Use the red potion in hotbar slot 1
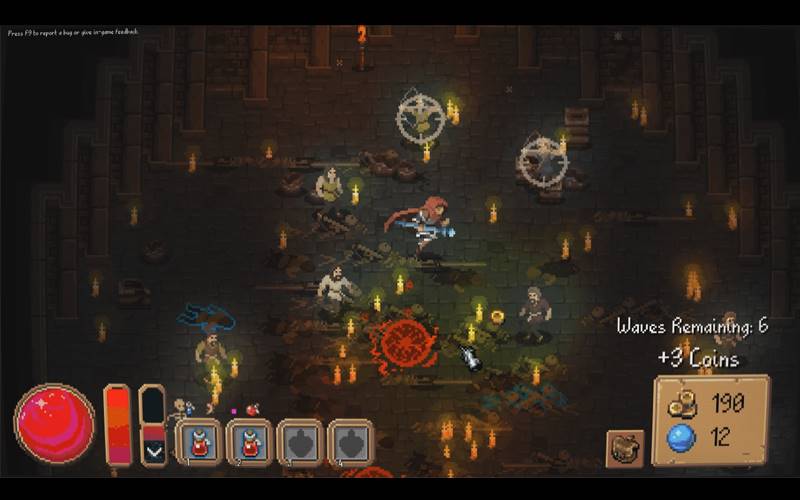This screenshot has height=500, width=800. (199, 443)
